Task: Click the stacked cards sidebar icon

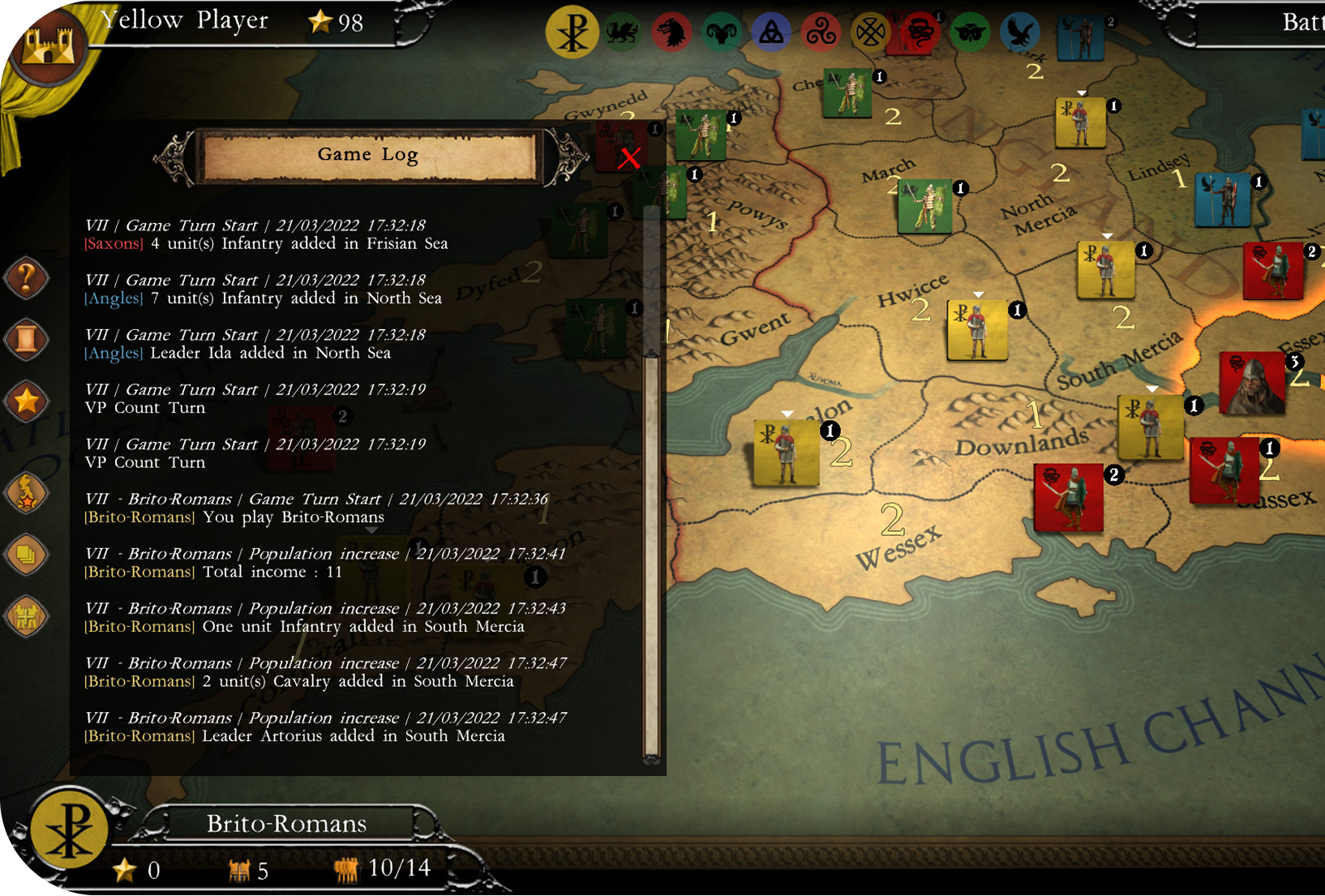Action: tap(27, 555)
